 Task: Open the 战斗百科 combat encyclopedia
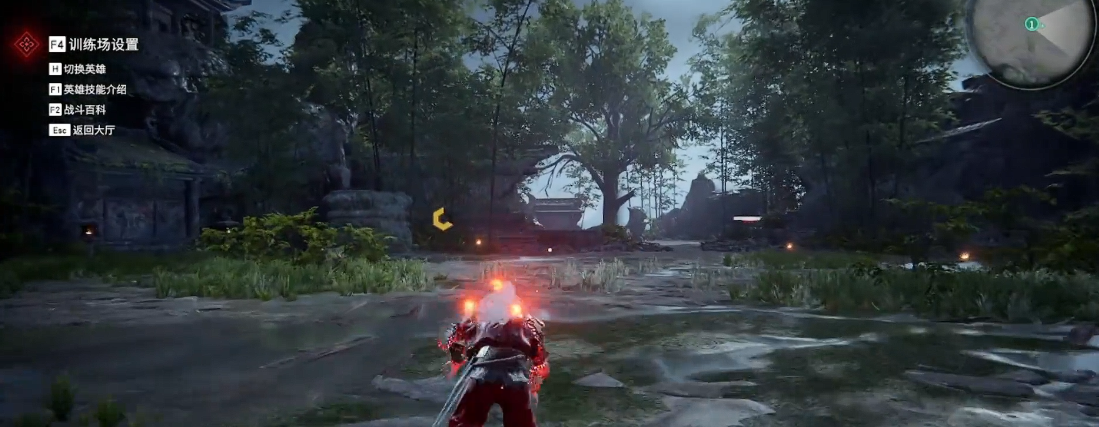click(x=84, y=109)
